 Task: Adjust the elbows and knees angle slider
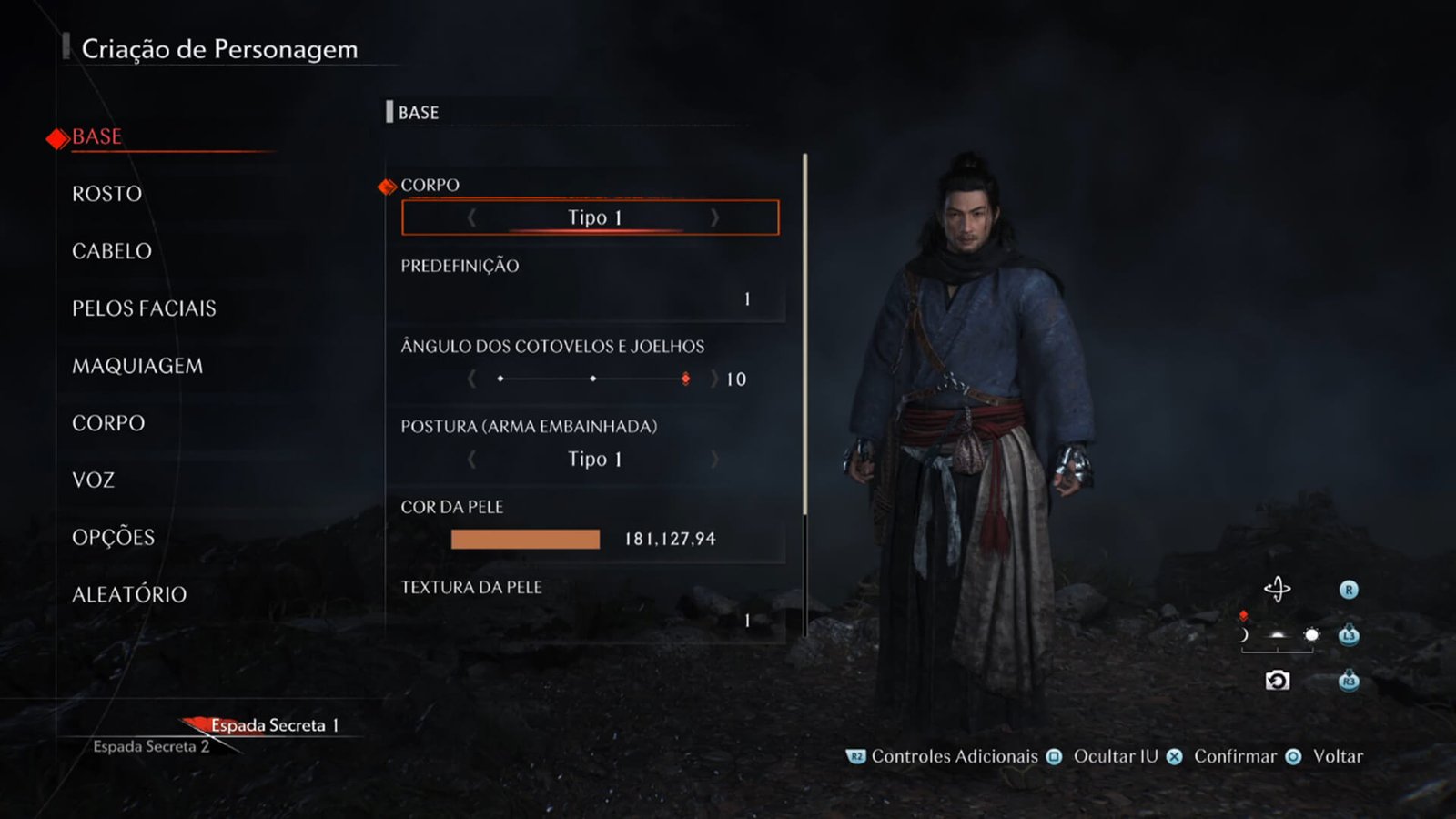pyautogui.click(x=592, y=379)
